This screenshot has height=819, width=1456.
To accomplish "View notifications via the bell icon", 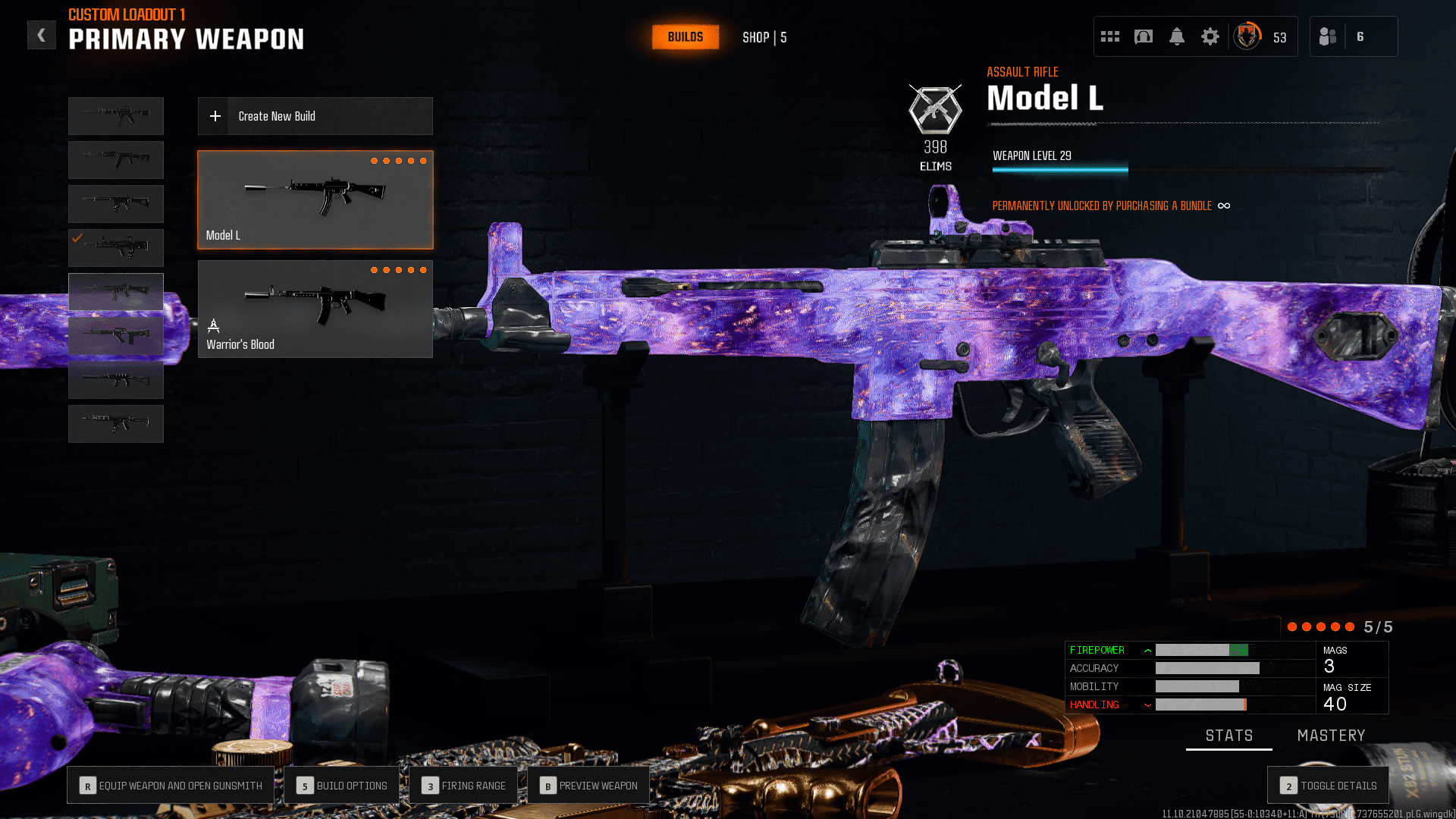I will coord(1176,36).
